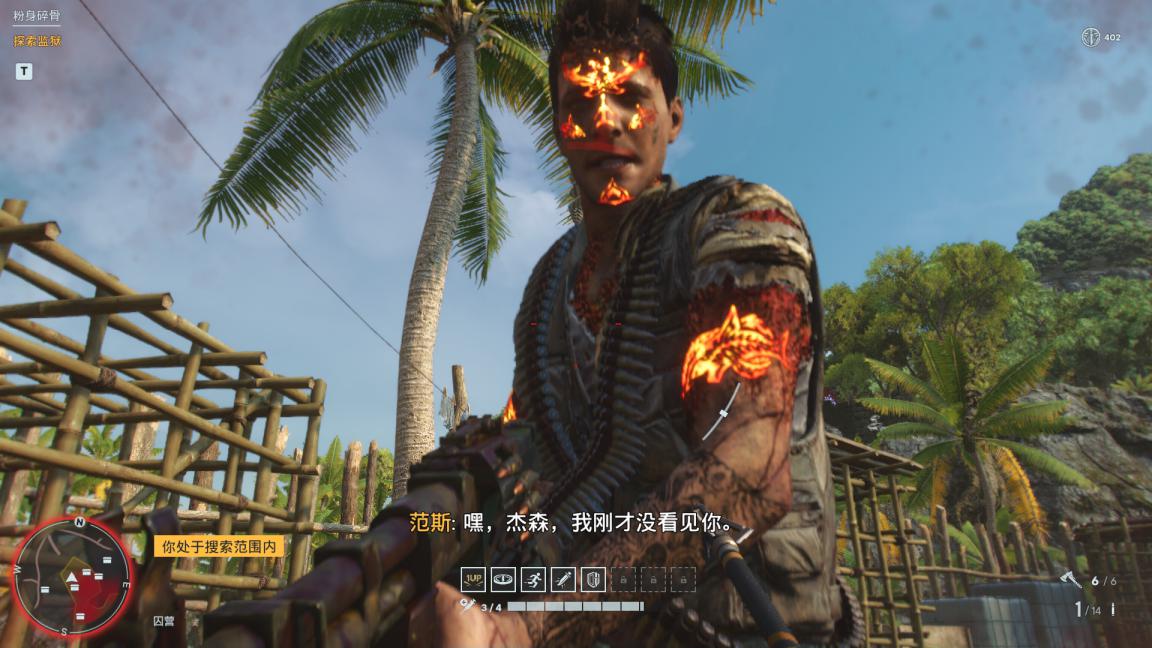The image size is (1152, 648).
Task: Select the 1UP perk icon
Action: click(x=473, y=579)
